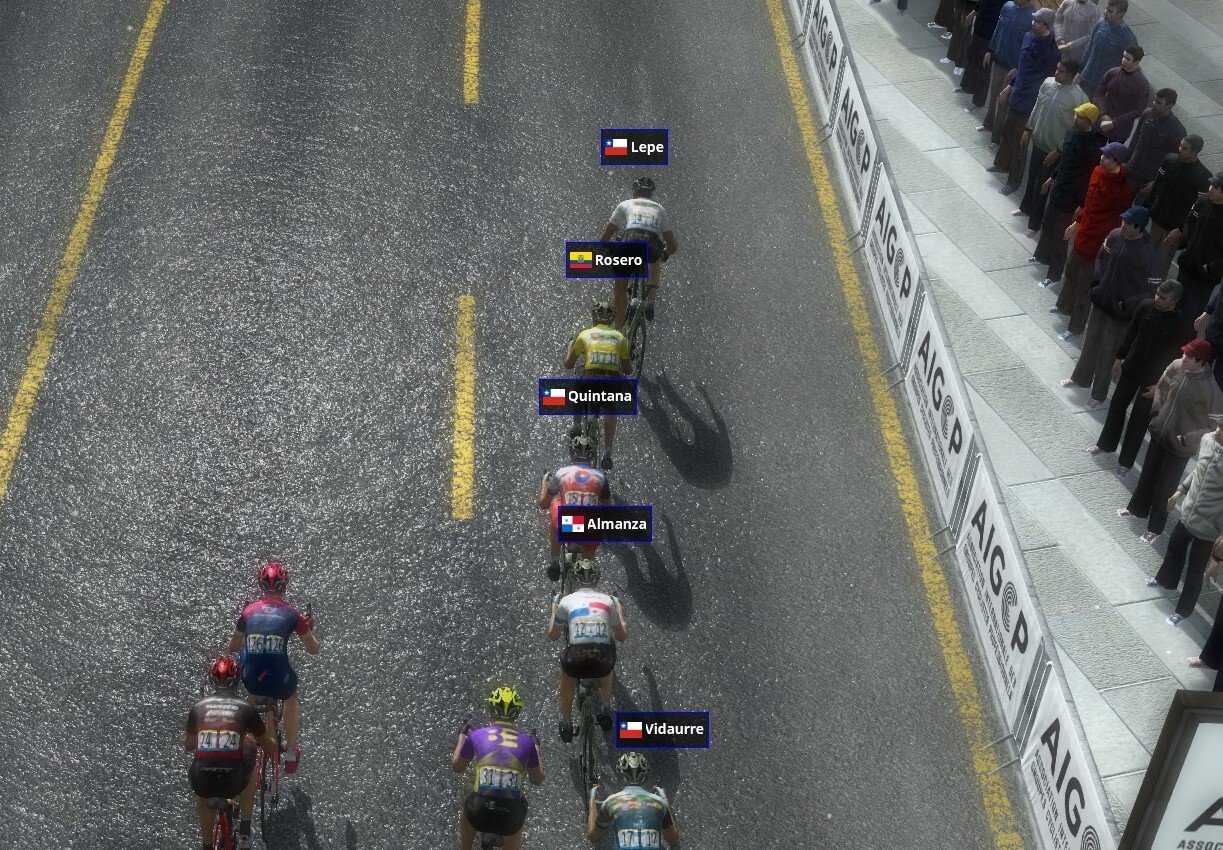The height and width of the screenshot is (850, 1223).
Task: Select the Almanza rider tag
Action: coord(605,524)
